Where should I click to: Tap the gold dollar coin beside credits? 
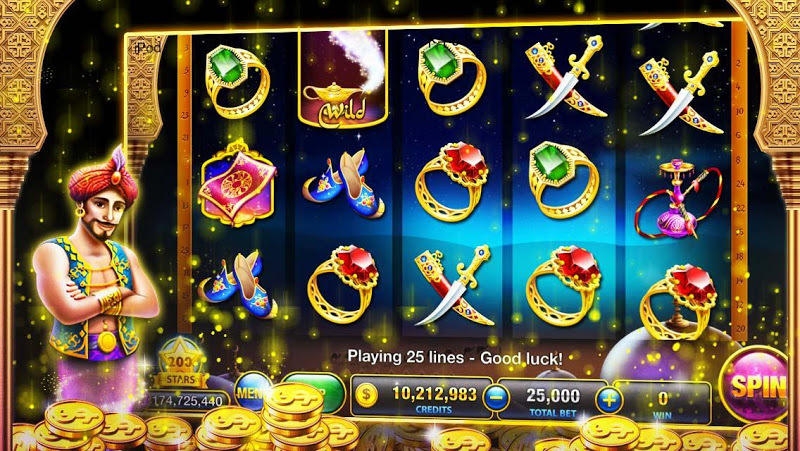pos(365,395)
